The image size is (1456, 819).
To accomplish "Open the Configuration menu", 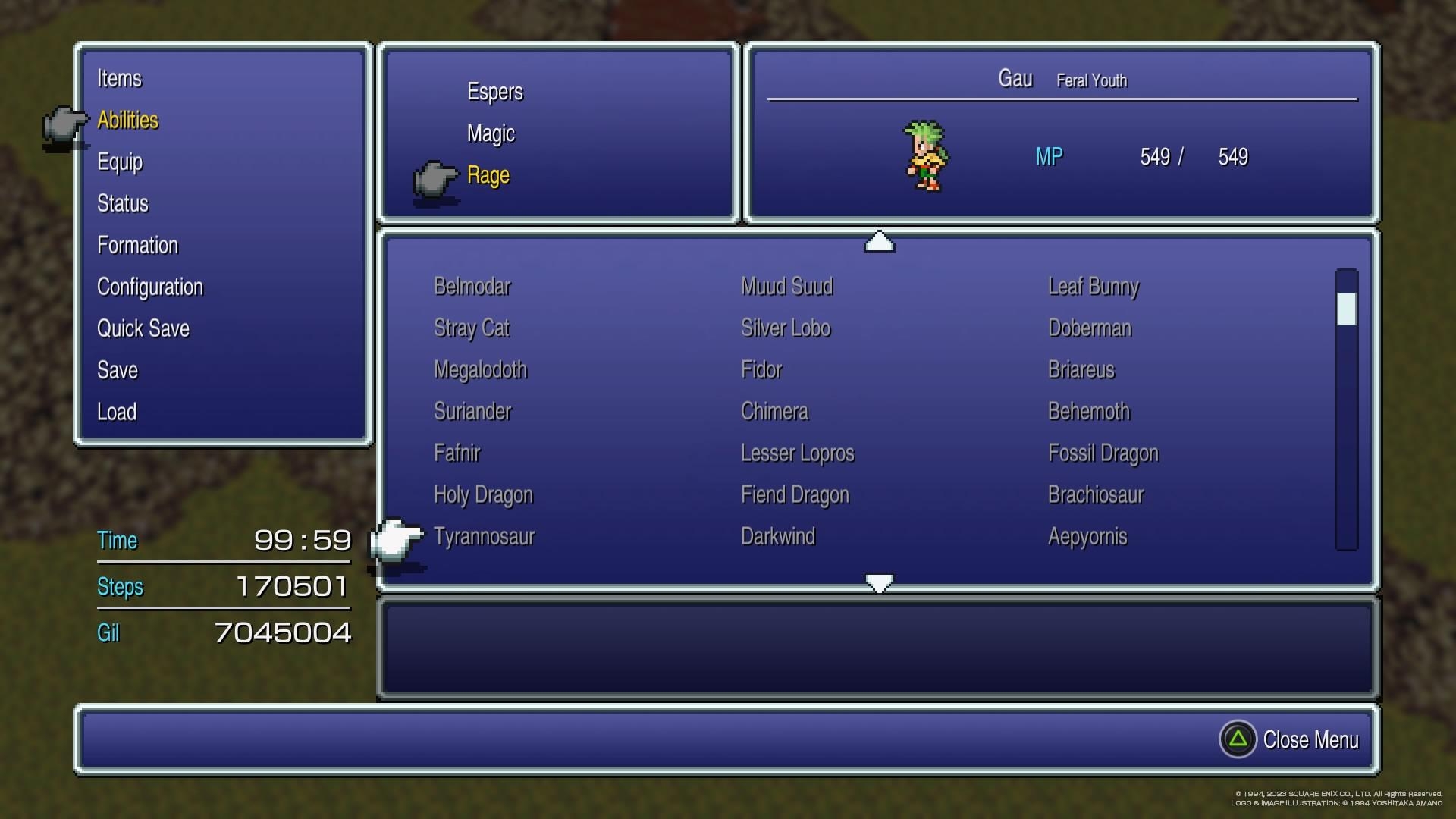I will [x=150, y=287].
